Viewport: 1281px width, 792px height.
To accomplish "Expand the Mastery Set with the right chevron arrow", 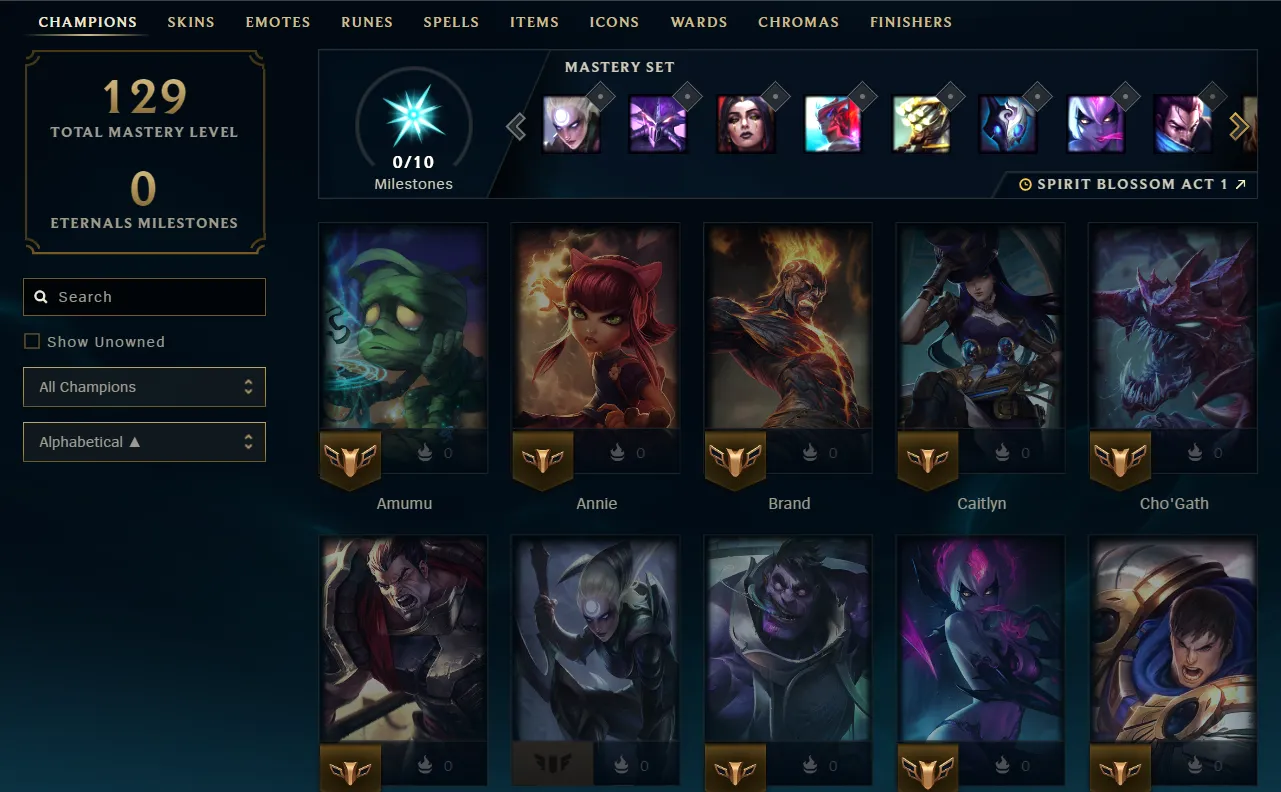I will pos(1239,126).
